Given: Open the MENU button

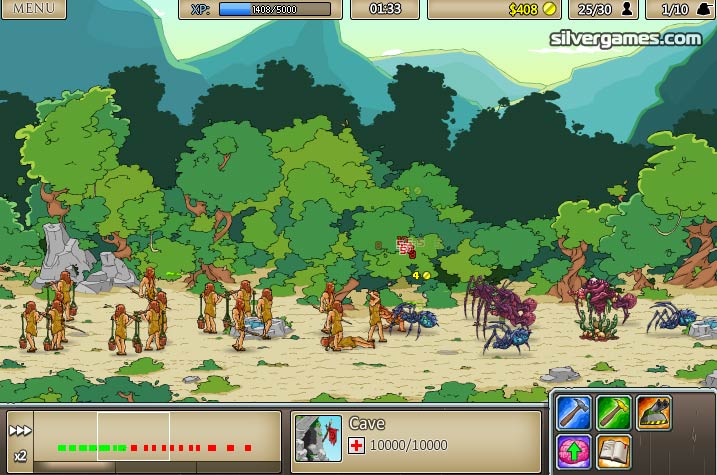Looking at the screenshot, I should [33, 9].
